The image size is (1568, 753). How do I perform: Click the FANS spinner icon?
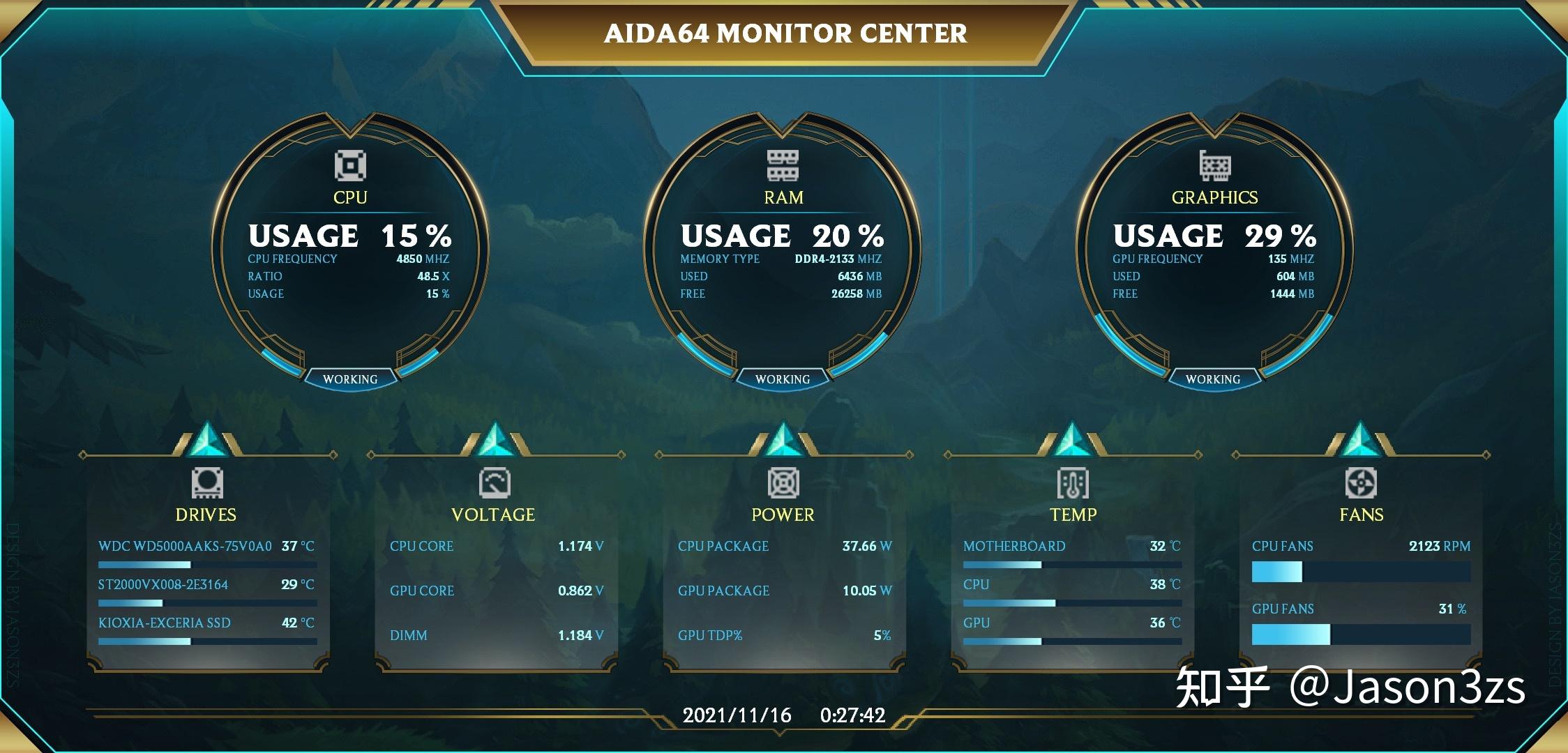(1362, 484)
